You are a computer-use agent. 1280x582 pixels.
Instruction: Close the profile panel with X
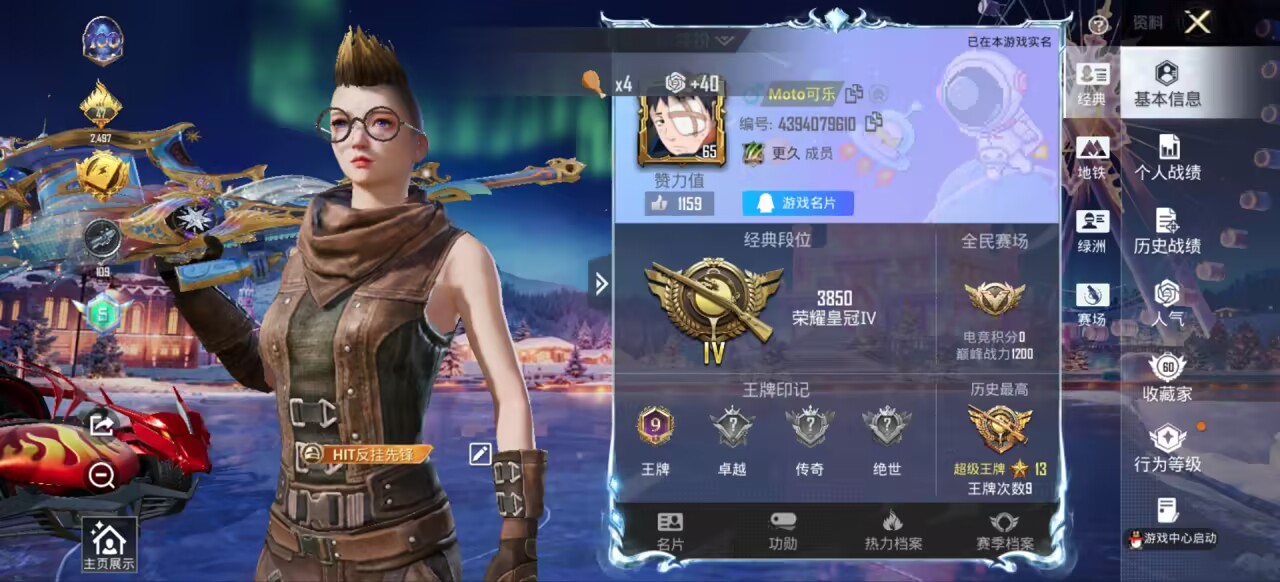click(x=1197, y=23)
